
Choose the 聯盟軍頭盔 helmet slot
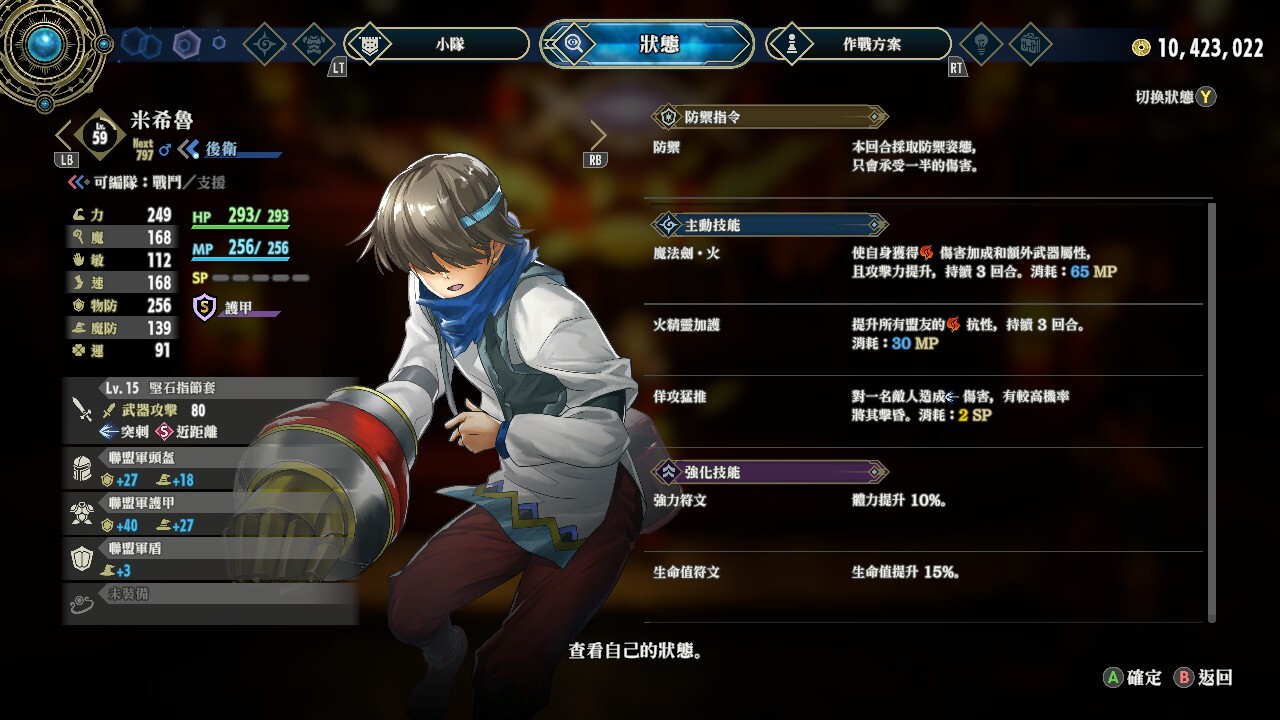[210, 468]
